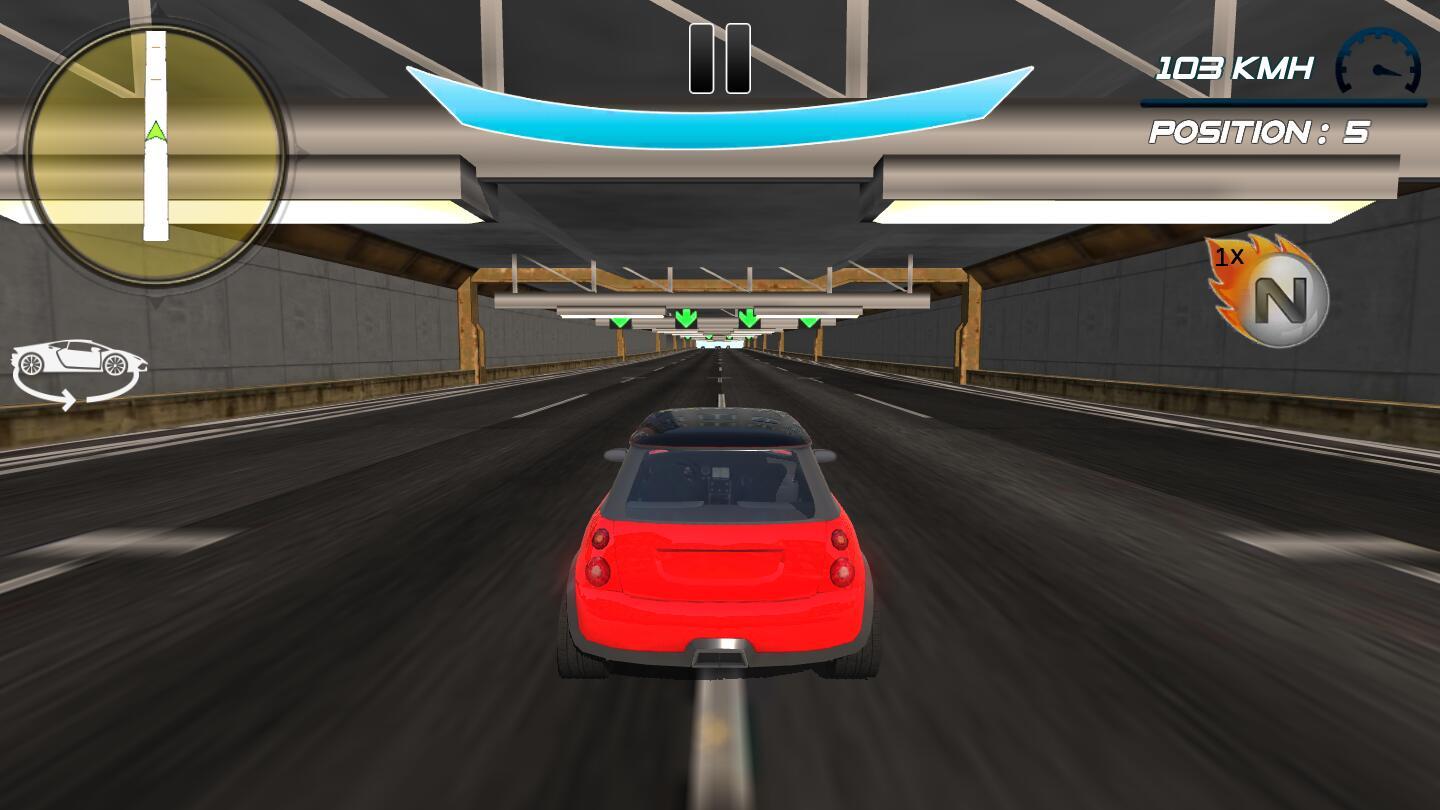Click the 103 KMH speed readout

coord(1235,67)
